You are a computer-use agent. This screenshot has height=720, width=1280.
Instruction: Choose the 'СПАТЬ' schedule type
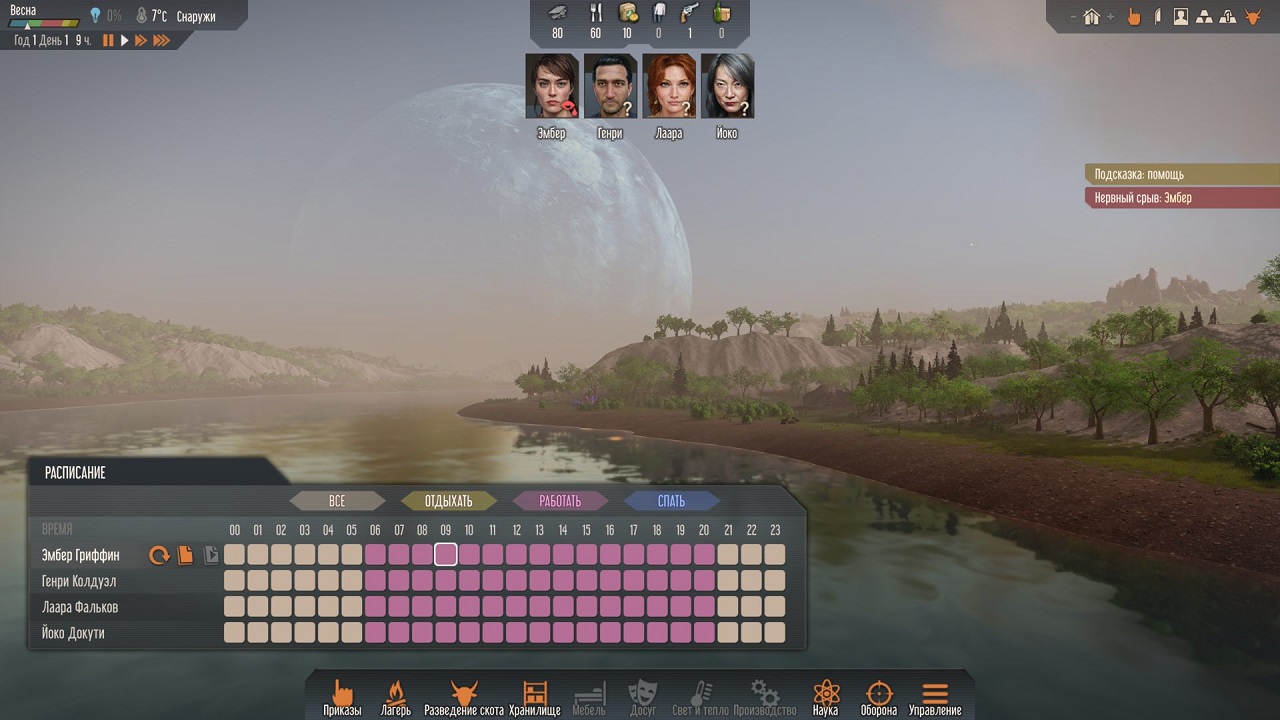coord(671,501)
